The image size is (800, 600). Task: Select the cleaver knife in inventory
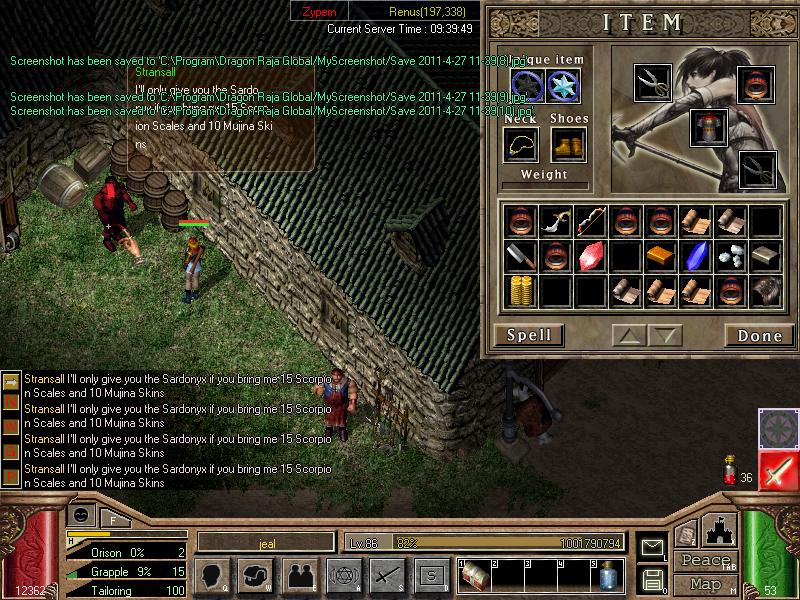point(521,256)
